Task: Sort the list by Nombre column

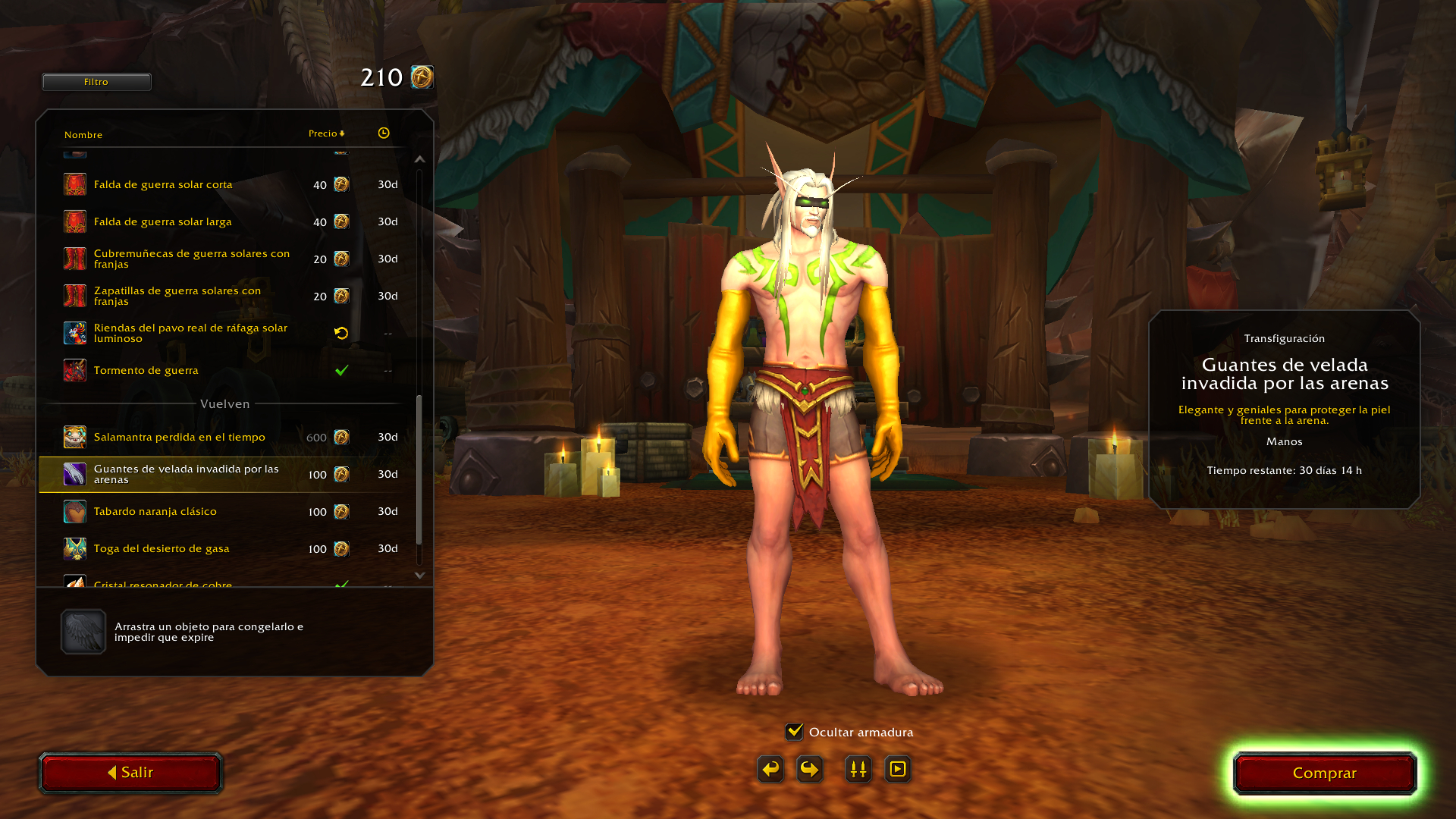Action: tap(83, 135)
